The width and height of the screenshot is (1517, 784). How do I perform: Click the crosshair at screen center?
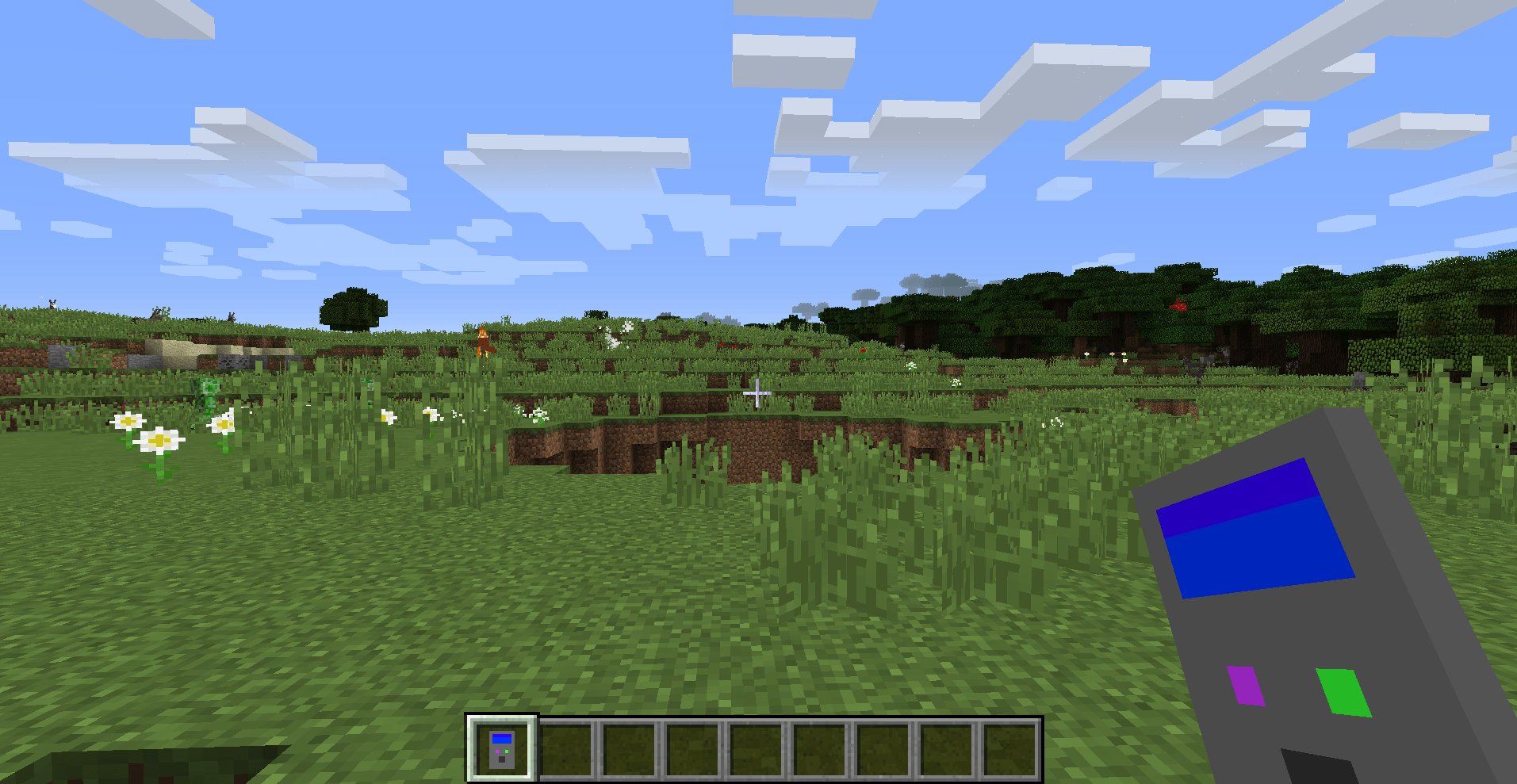(759, 392)
